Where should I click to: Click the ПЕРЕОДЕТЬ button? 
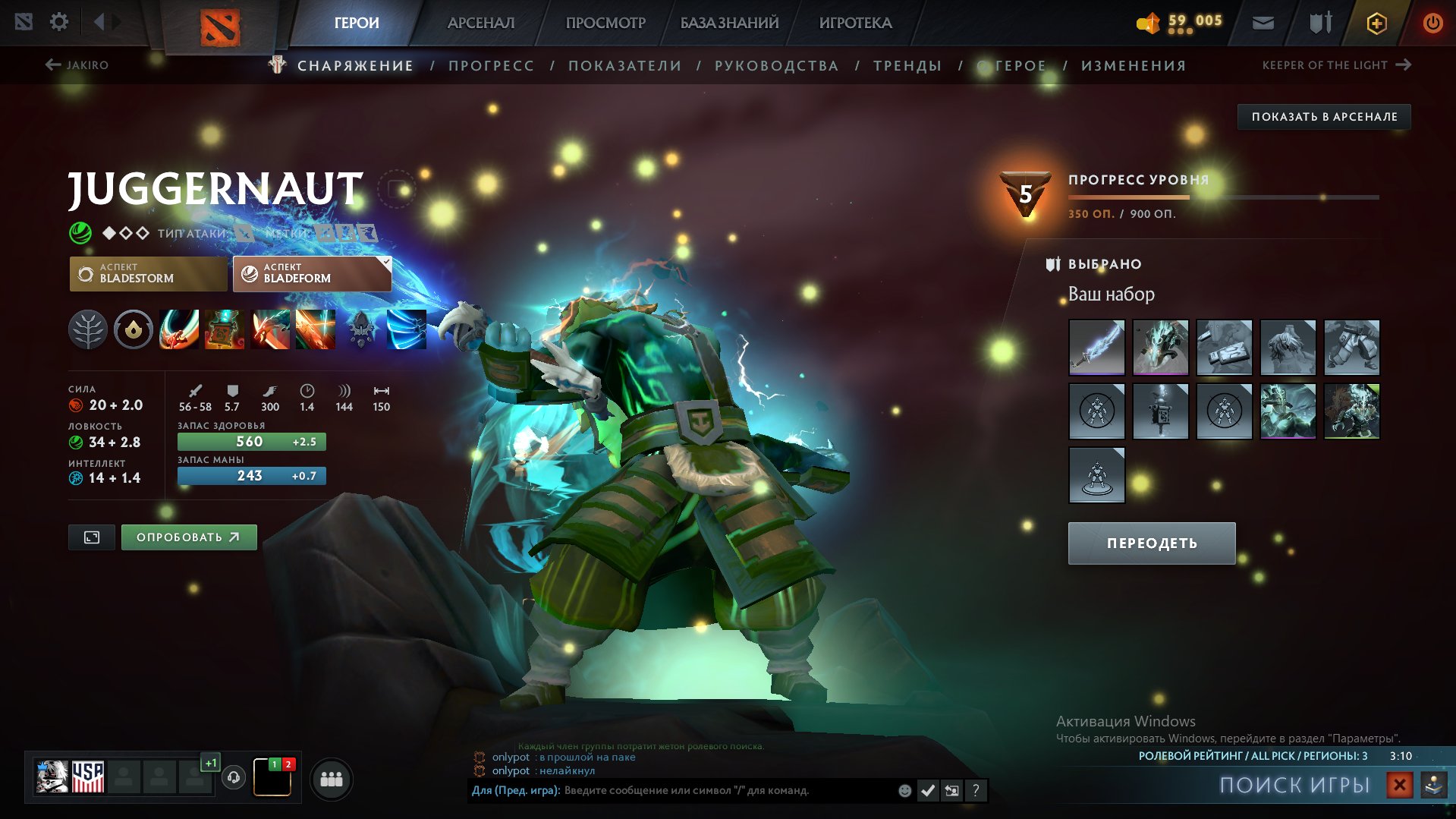pyautogui.click(x=1151, y=543)
